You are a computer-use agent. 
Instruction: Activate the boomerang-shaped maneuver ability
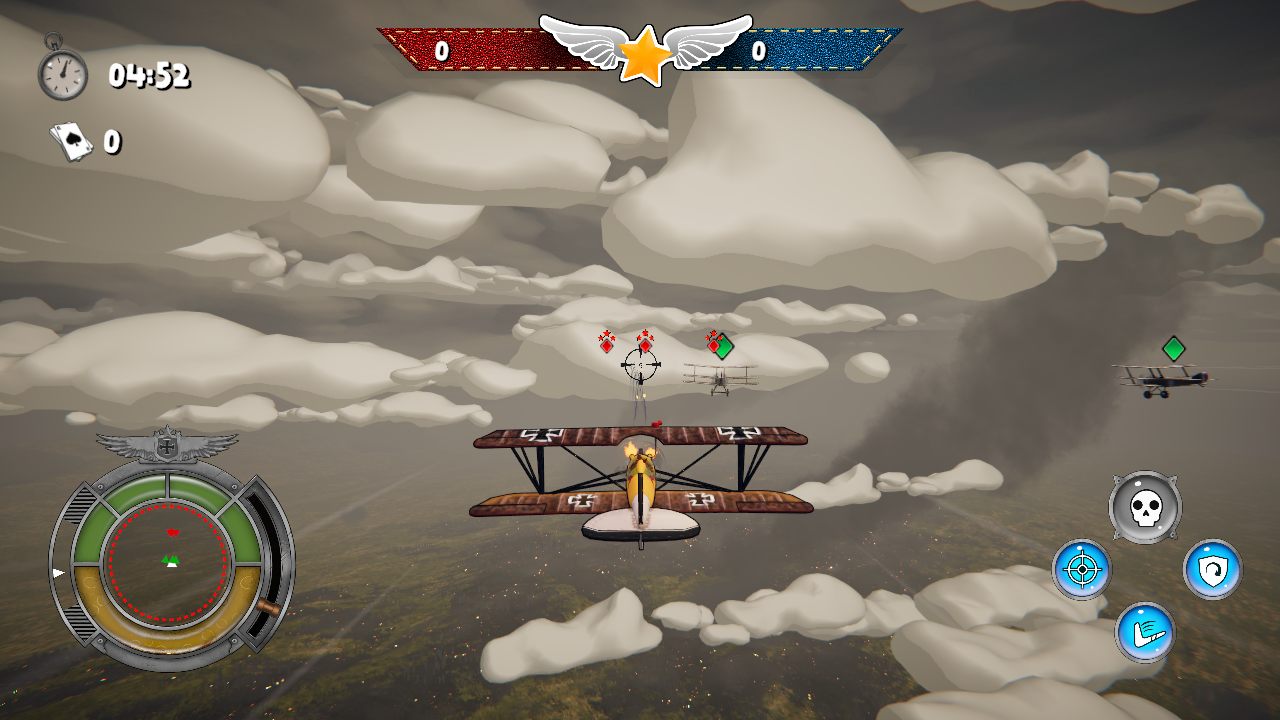point(1145,632)
